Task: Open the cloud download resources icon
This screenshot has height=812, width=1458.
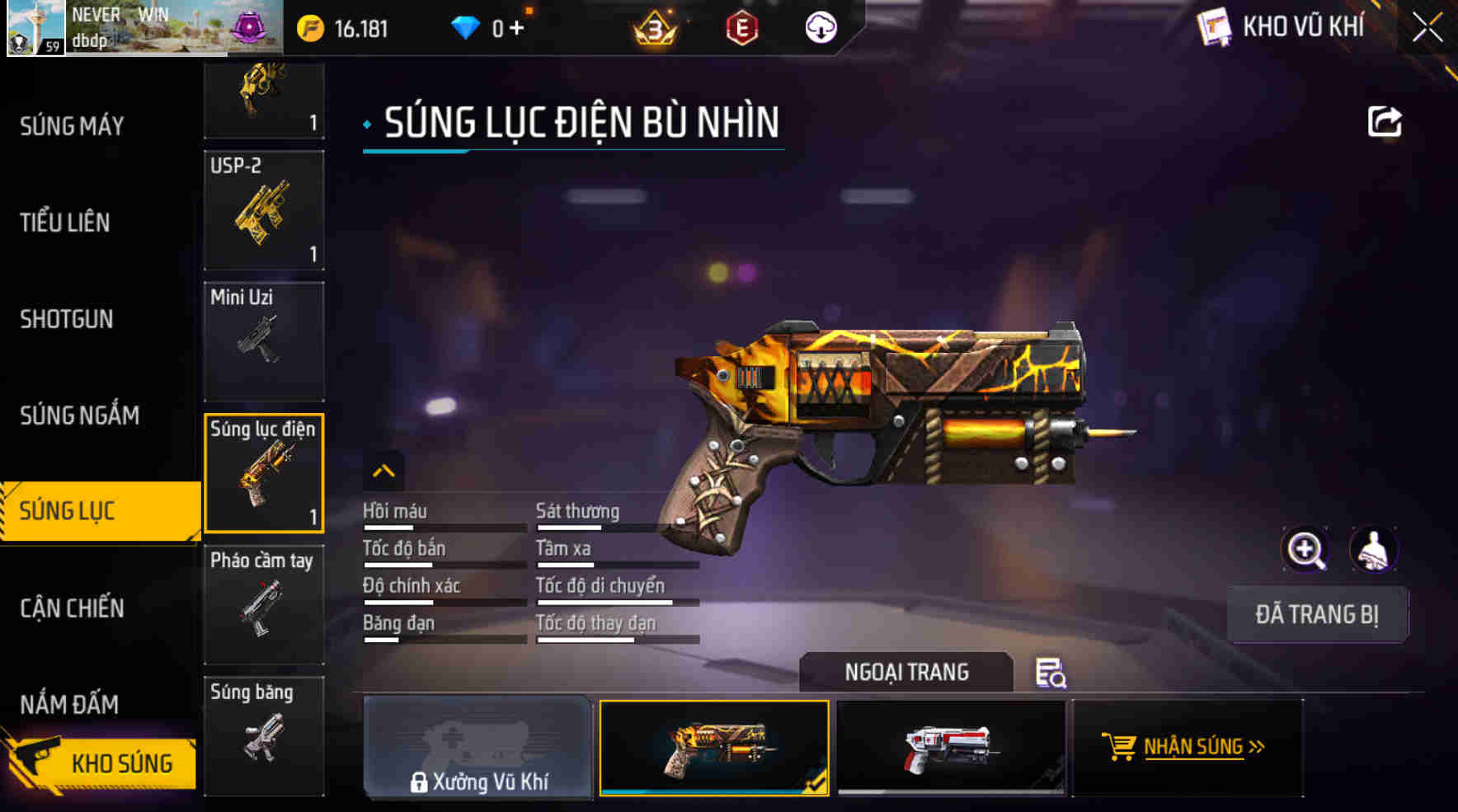Action: 820,26
